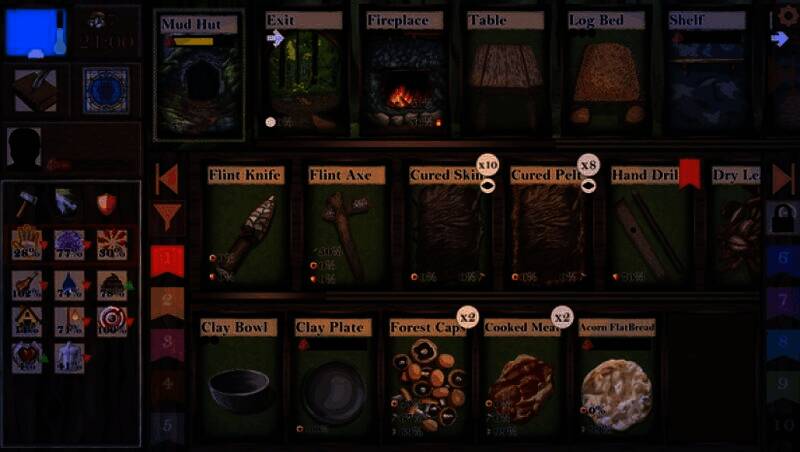Select the Clay Bowl card
Viewport: 800px width, 452px height.
238,380
